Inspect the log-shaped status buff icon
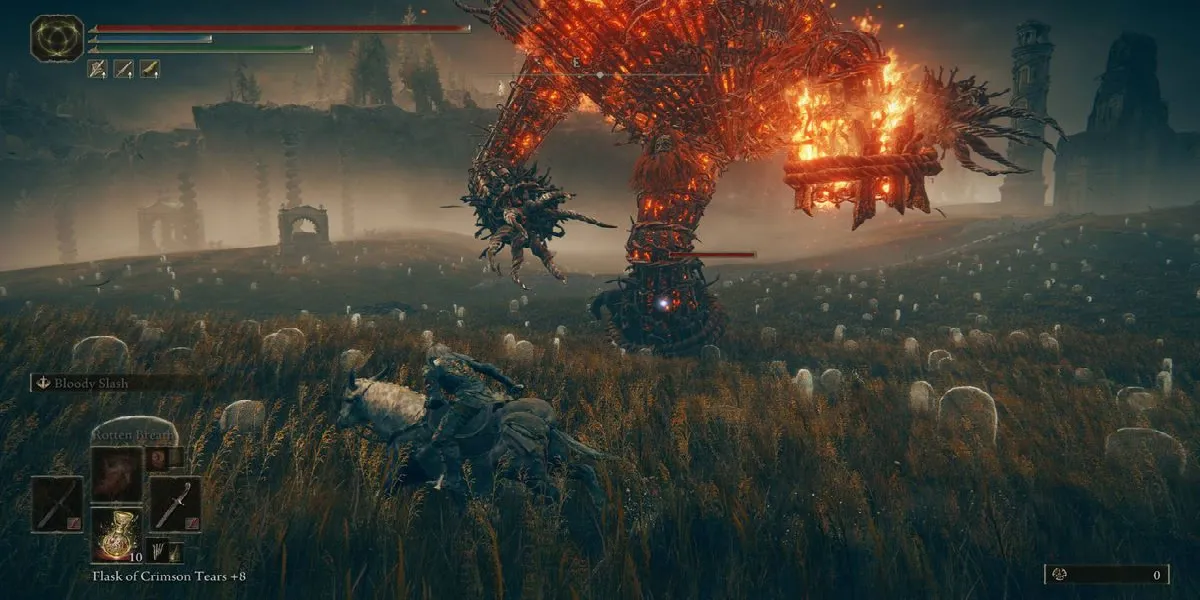Viewport: 1200px width, 600px height. [x=149, y=69]
